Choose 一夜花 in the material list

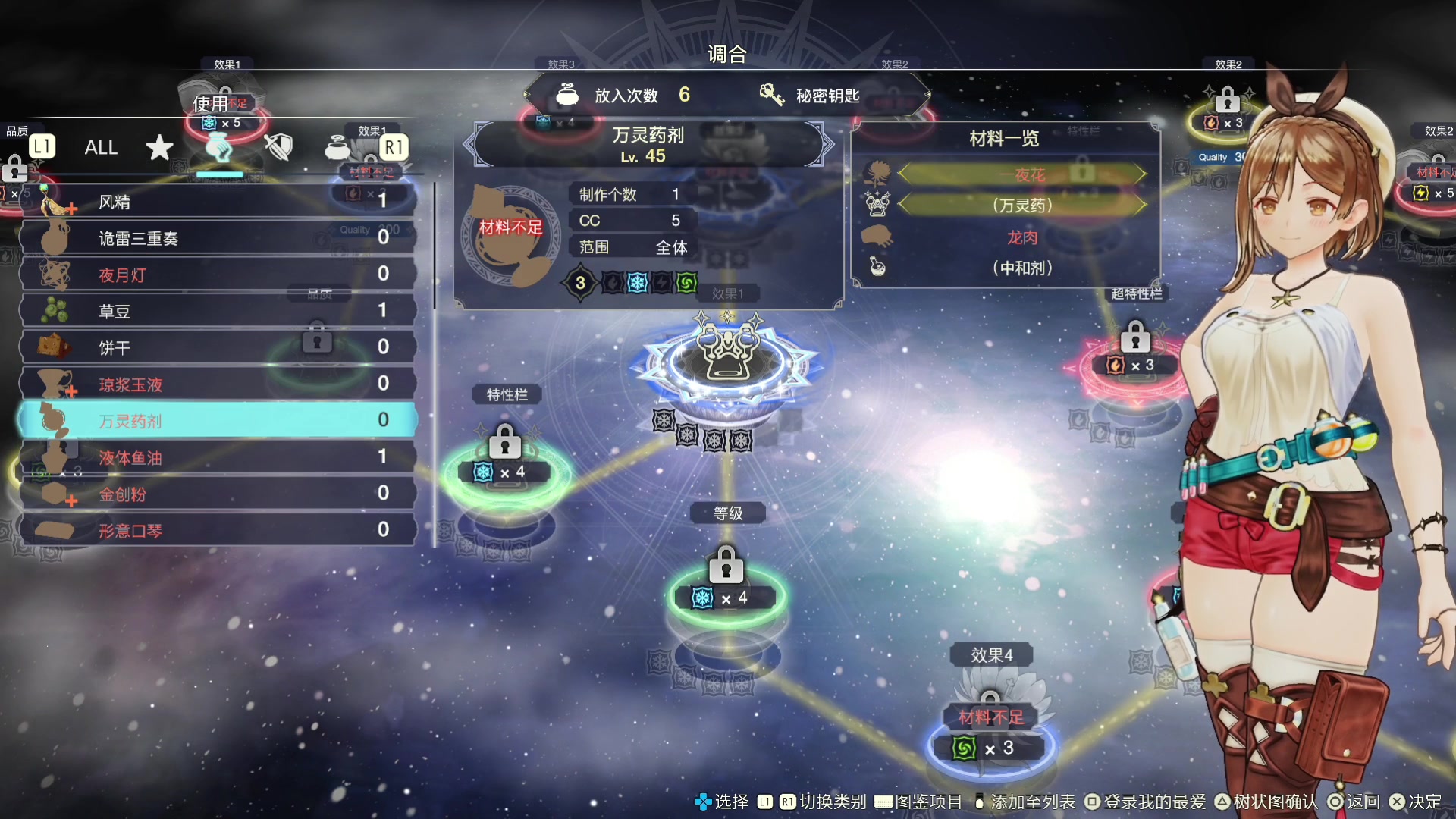point(1021,175)
